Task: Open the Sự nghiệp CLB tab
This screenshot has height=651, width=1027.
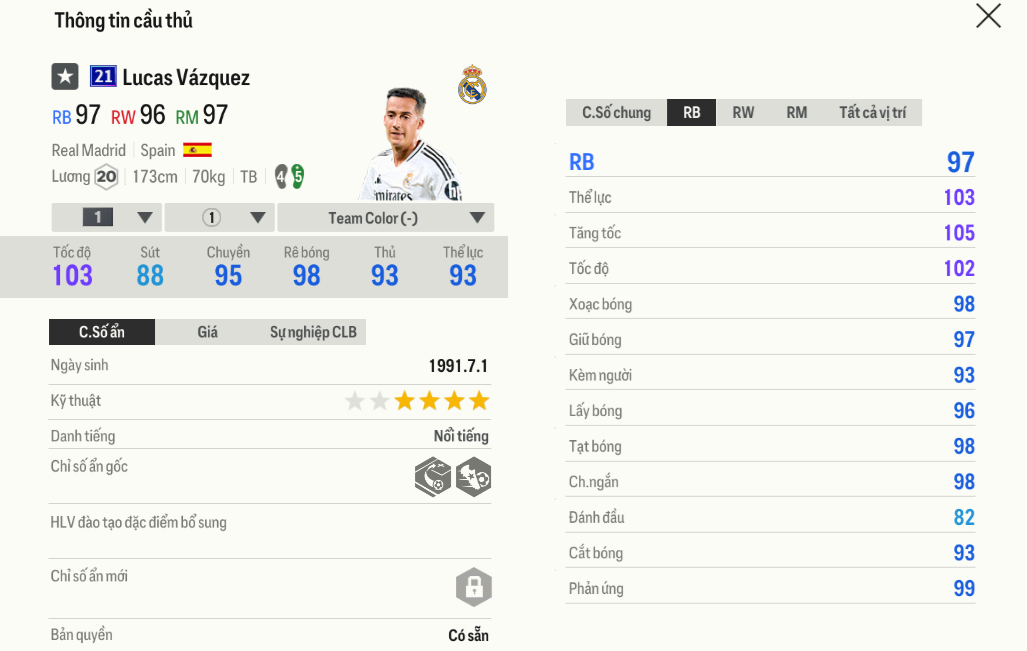Action: 313,332
